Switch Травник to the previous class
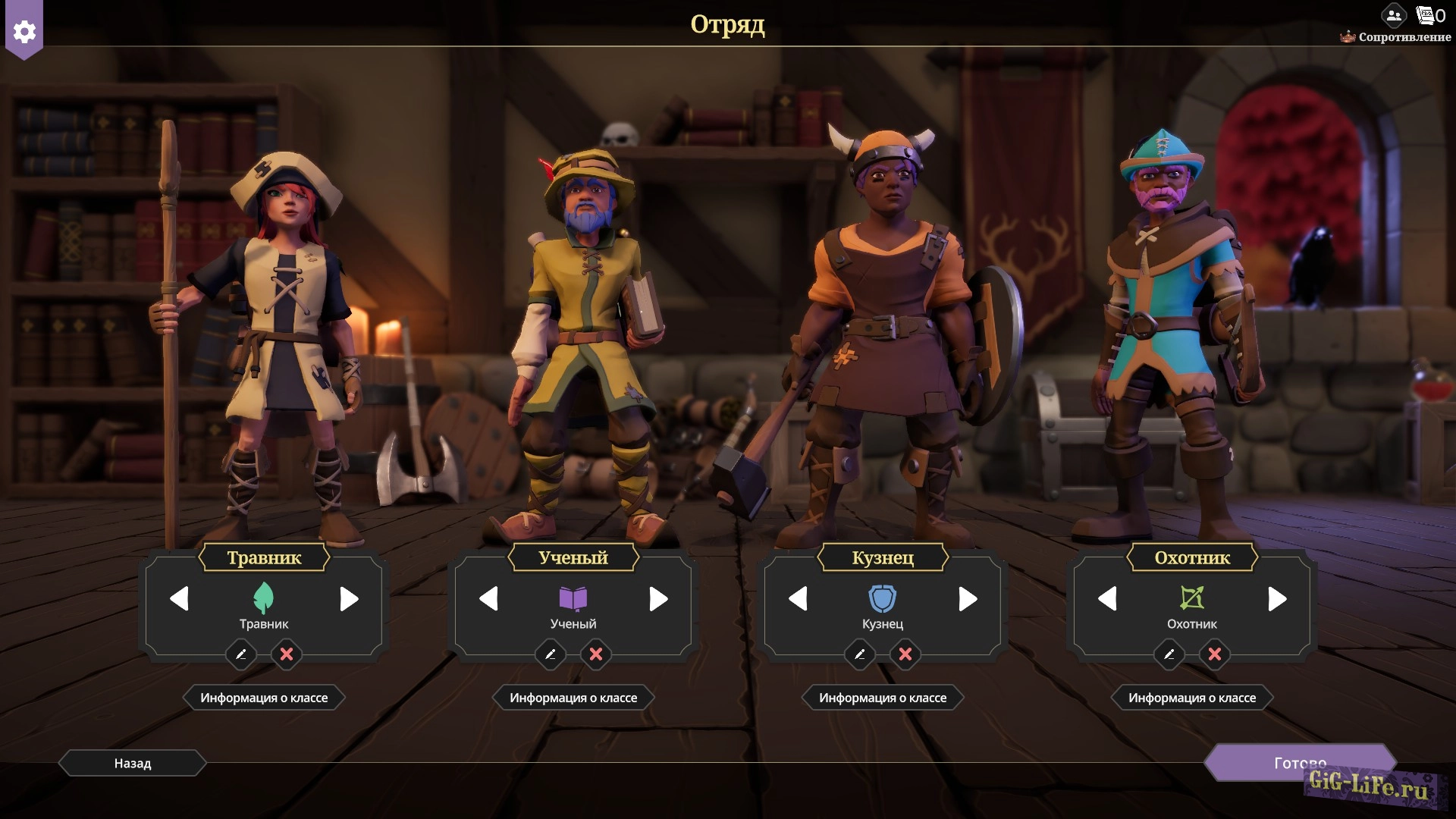The width and height of the screenshot is (1456, 819). coord(180,599)
